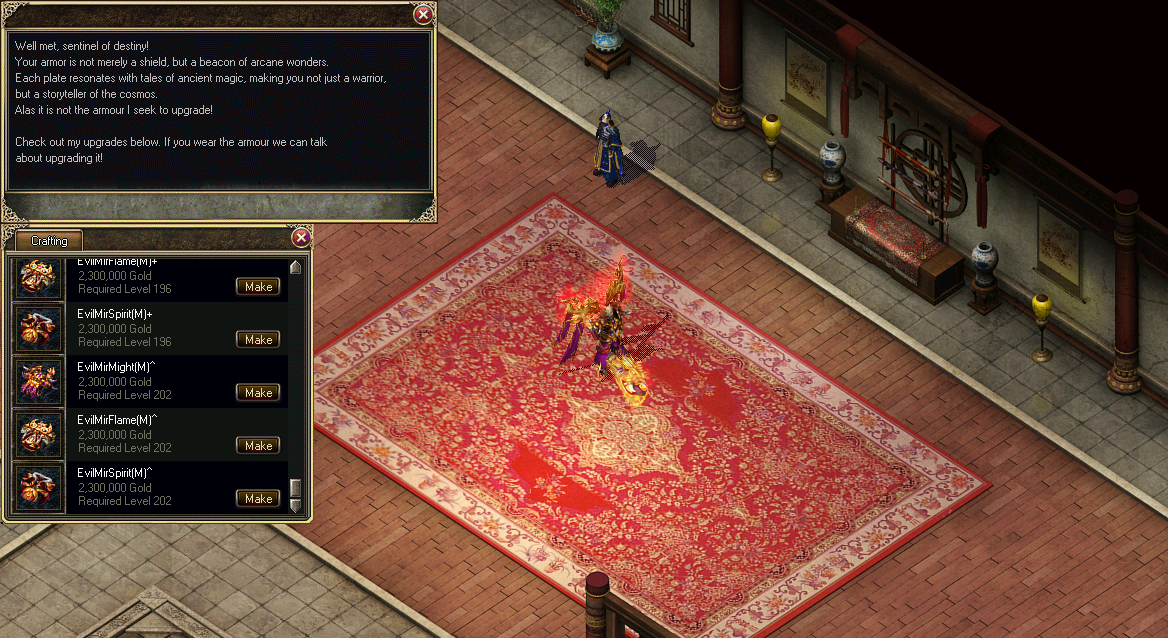
Task: Select the EvilMirSpirit(M)+ armour icon
Action: click(x=39, y=329)
